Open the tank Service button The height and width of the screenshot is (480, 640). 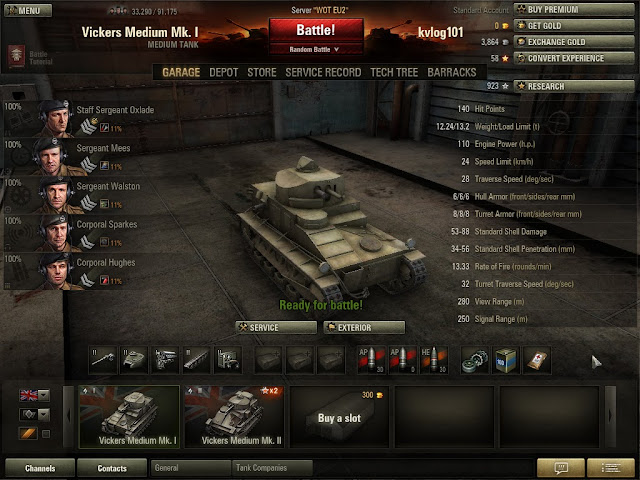[x=273, y=327]
